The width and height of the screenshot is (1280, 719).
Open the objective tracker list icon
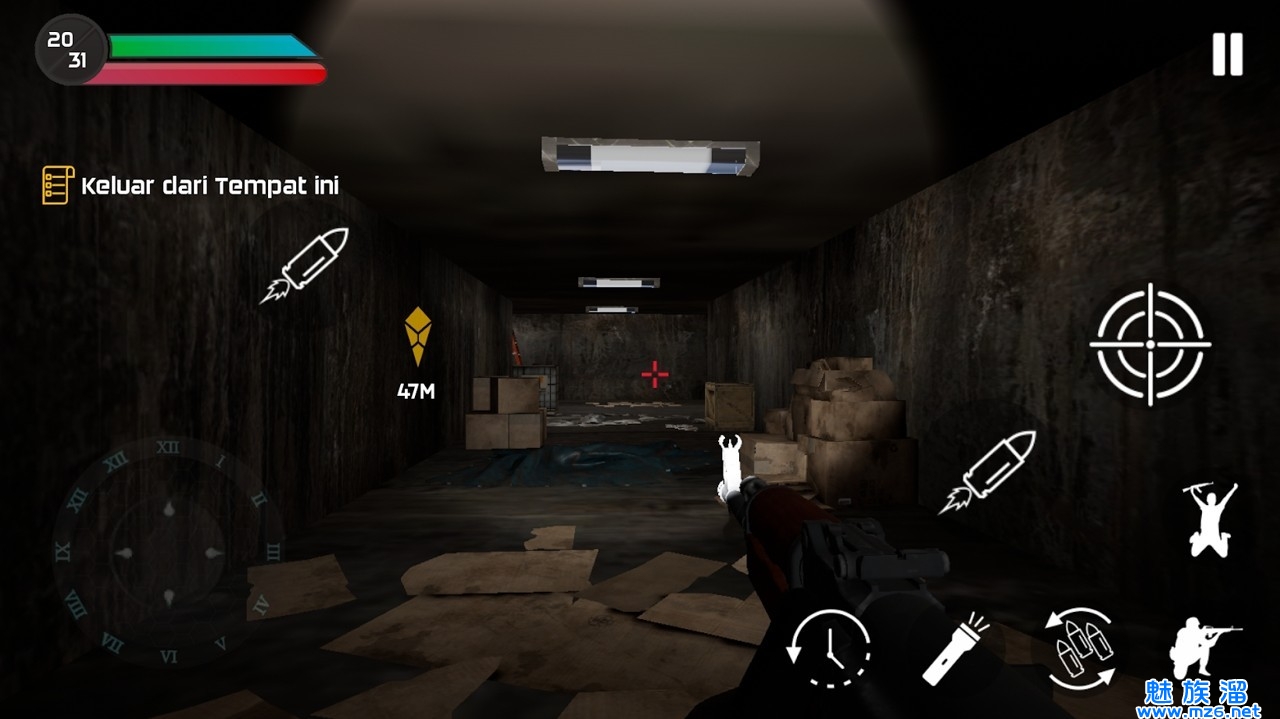click(x=57, y=185)
